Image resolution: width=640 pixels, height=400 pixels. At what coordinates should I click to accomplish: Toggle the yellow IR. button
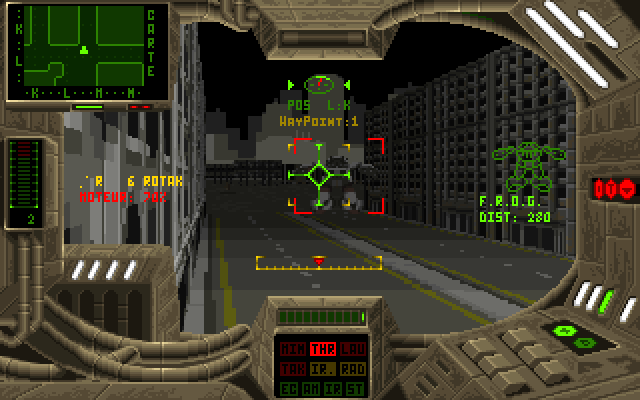pyautogui.click(x=321, y=368)
